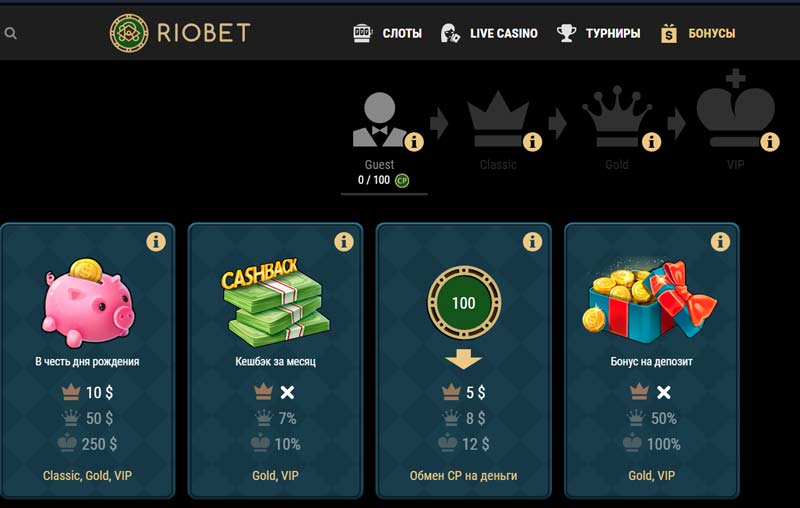Choose the gift box deposit bonus card
This screenshot has height=508, width=800.
tap(651, 300)
